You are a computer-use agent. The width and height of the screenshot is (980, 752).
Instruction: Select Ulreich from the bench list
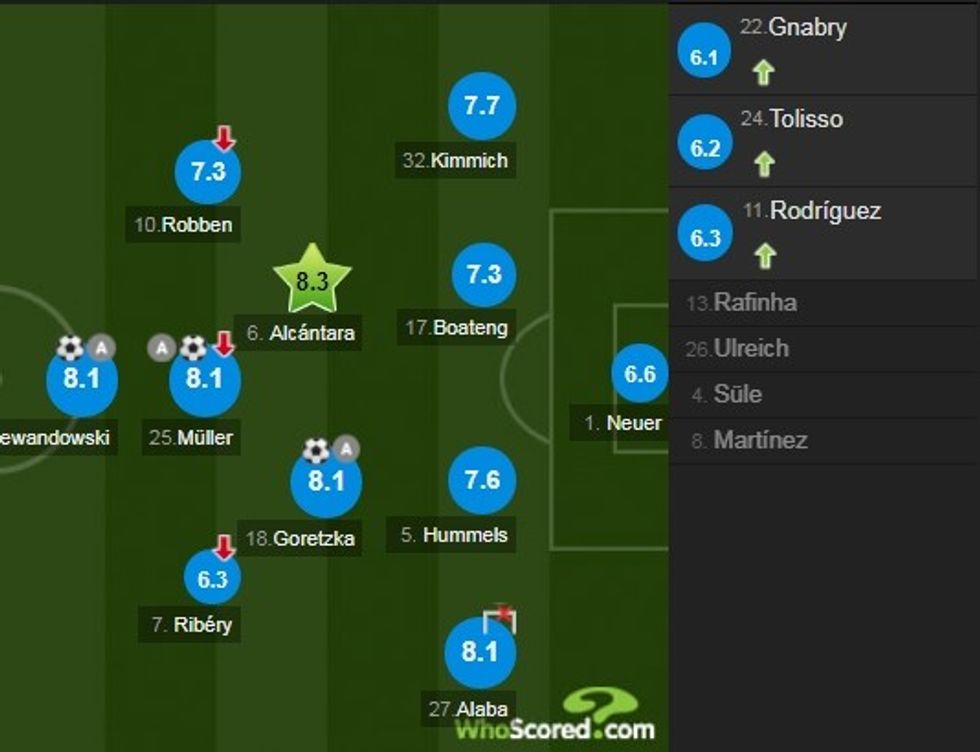[751, 348]
